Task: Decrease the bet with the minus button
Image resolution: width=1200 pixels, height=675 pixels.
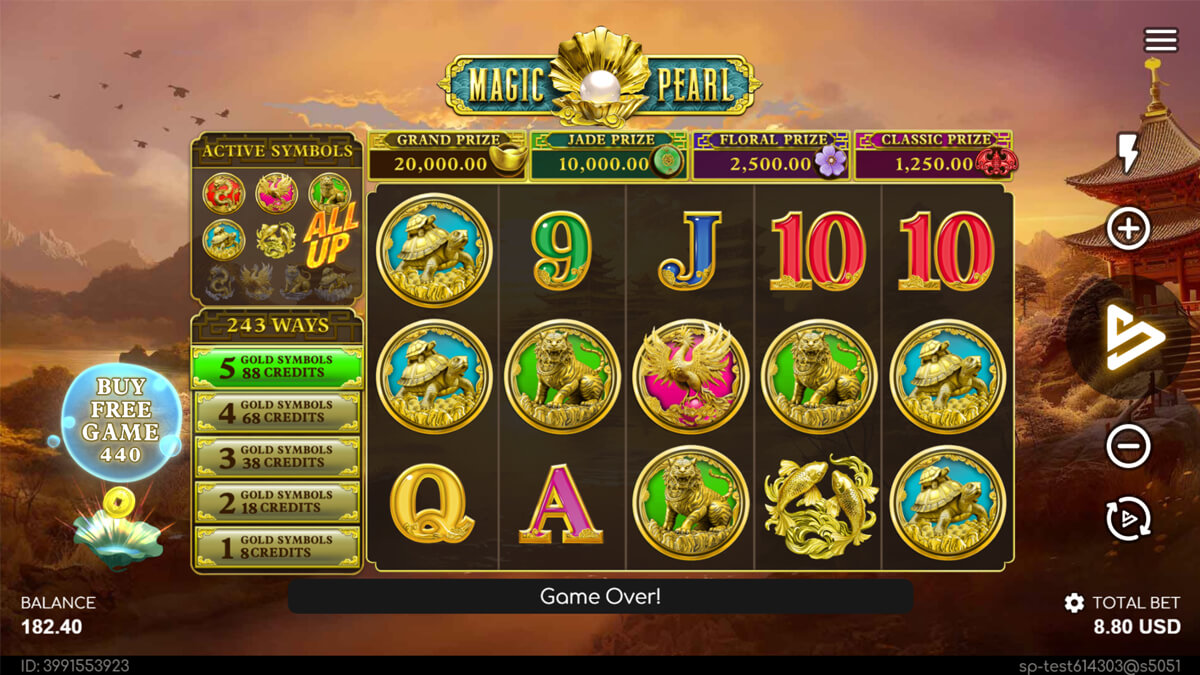Action: (1128, 445)
